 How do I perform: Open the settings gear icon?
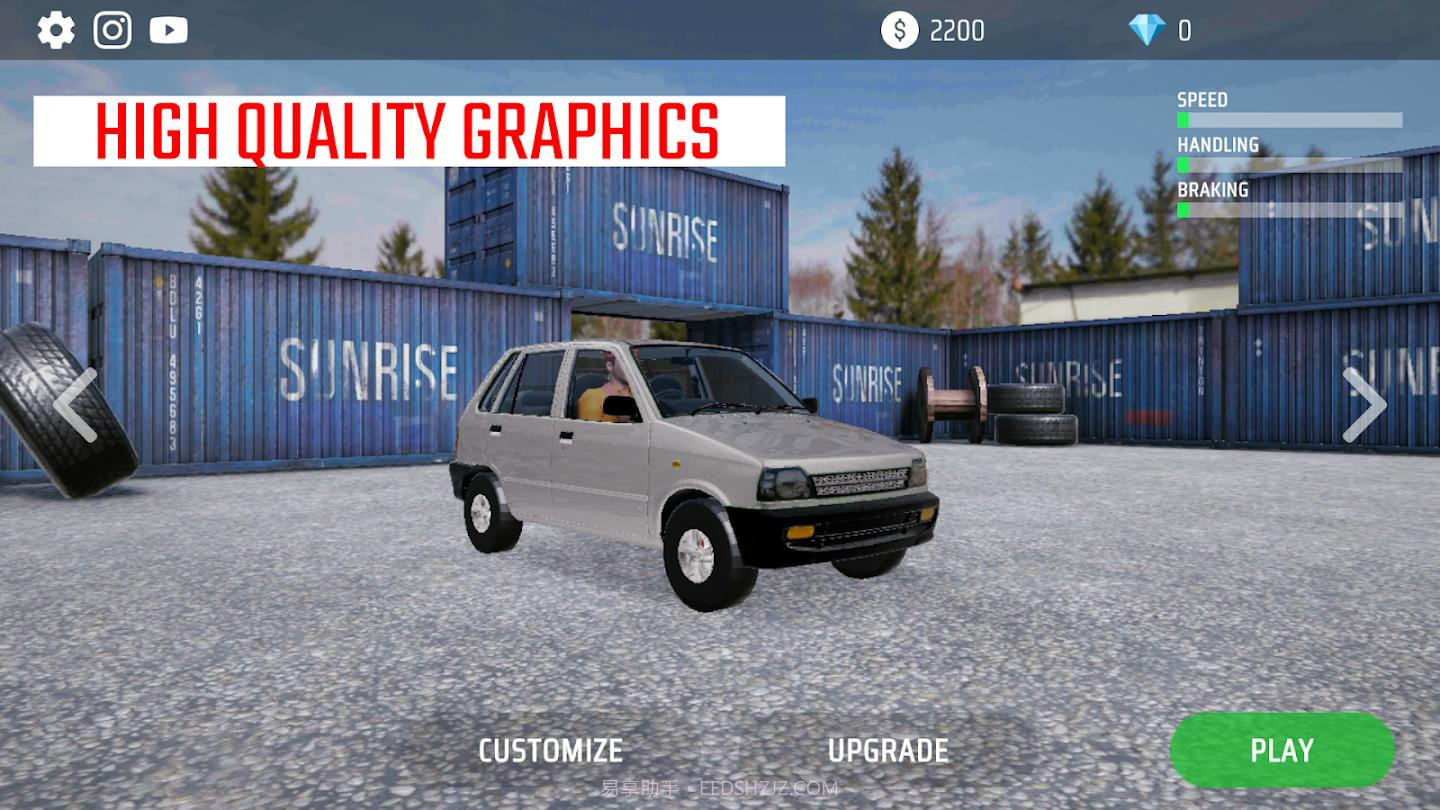[56, 30]
